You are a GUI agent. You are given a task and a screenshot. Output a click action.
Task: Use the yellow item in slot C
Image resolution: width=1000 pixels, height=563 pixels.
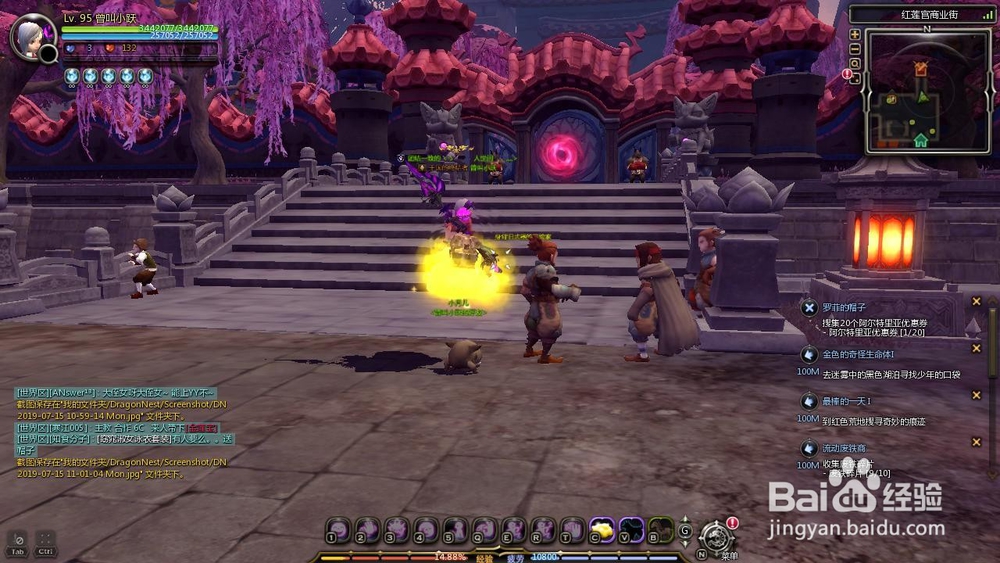coord(602,528)
